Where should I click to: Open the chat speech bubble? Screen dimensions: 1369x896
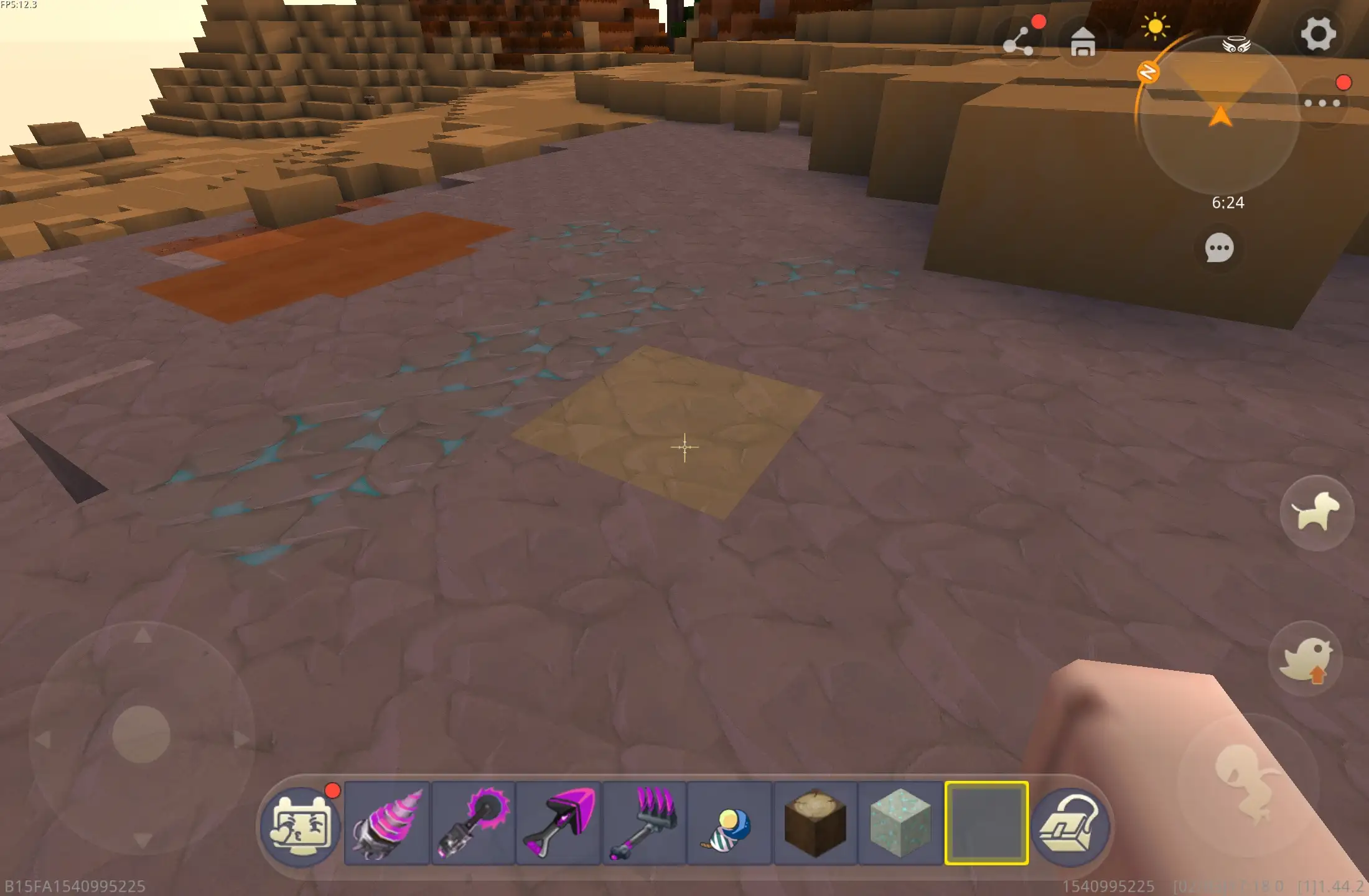[1219, 248]
